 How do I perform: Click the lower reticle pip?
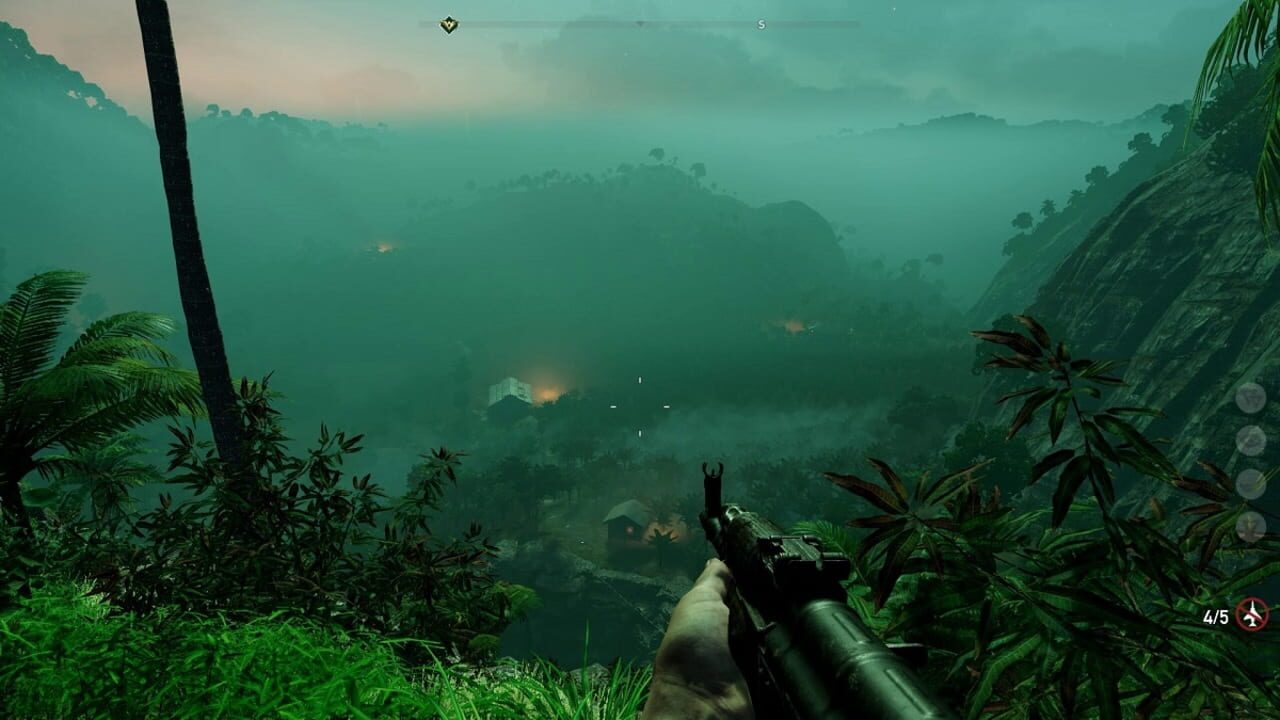(640, 432)
